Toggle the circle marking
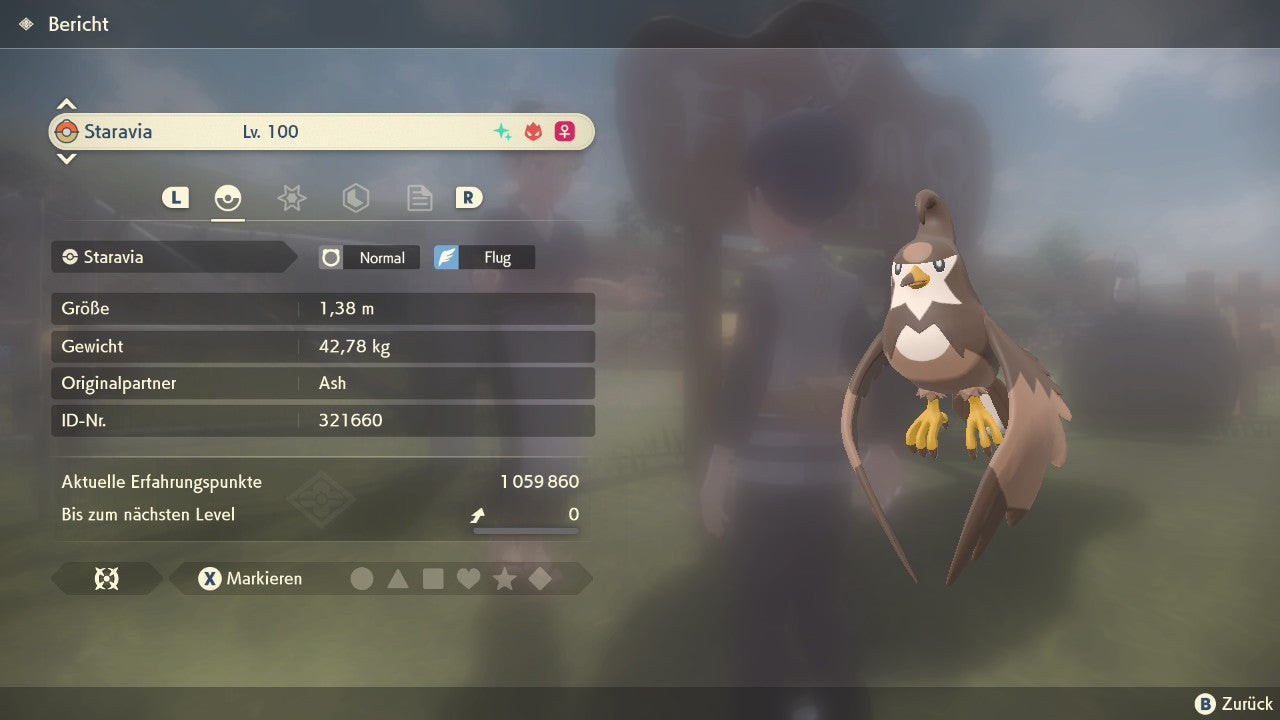1280x720 pixels. click(362, 579)
